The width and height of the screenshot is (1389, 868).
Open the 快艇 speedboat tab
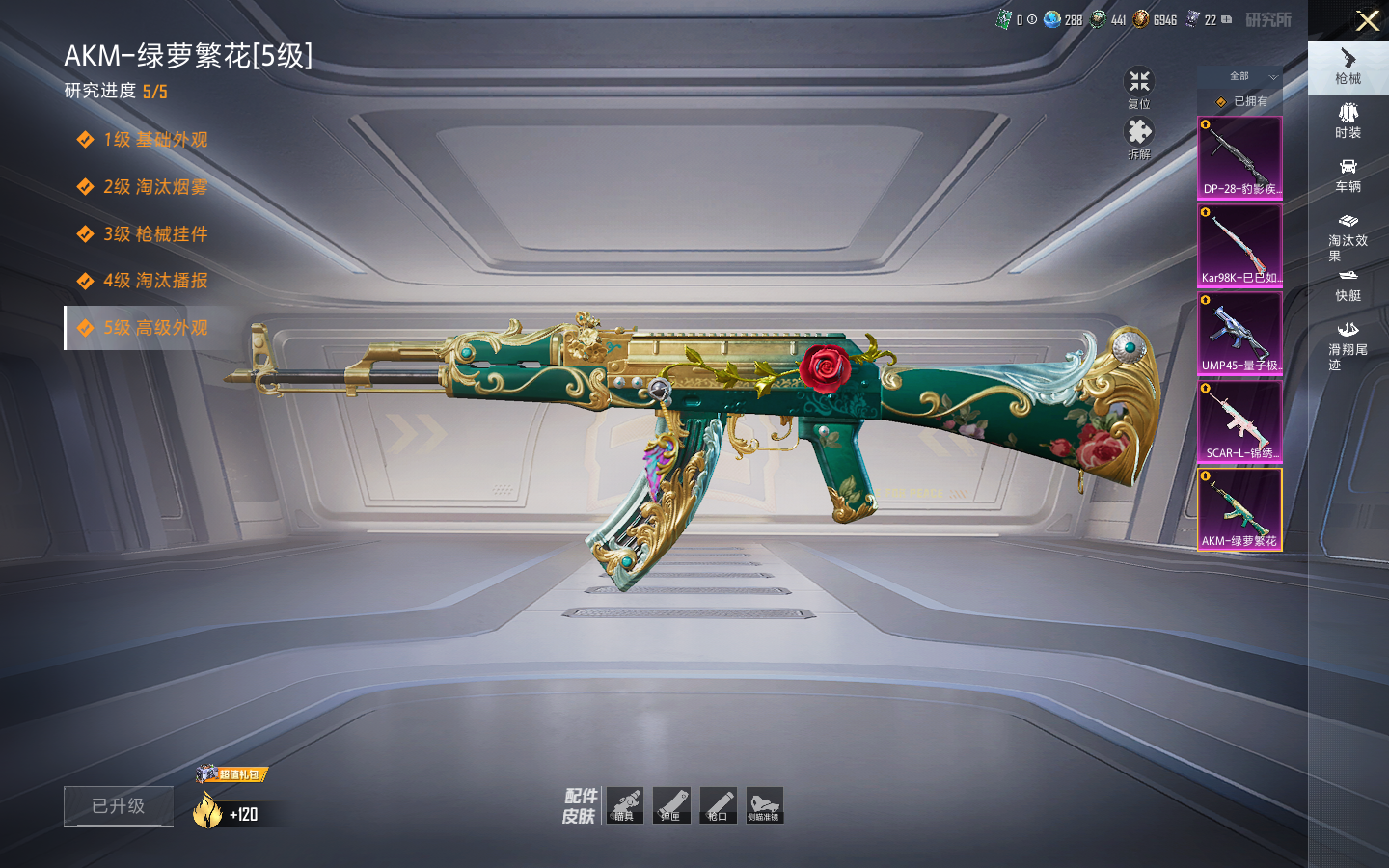(1348, 285)
